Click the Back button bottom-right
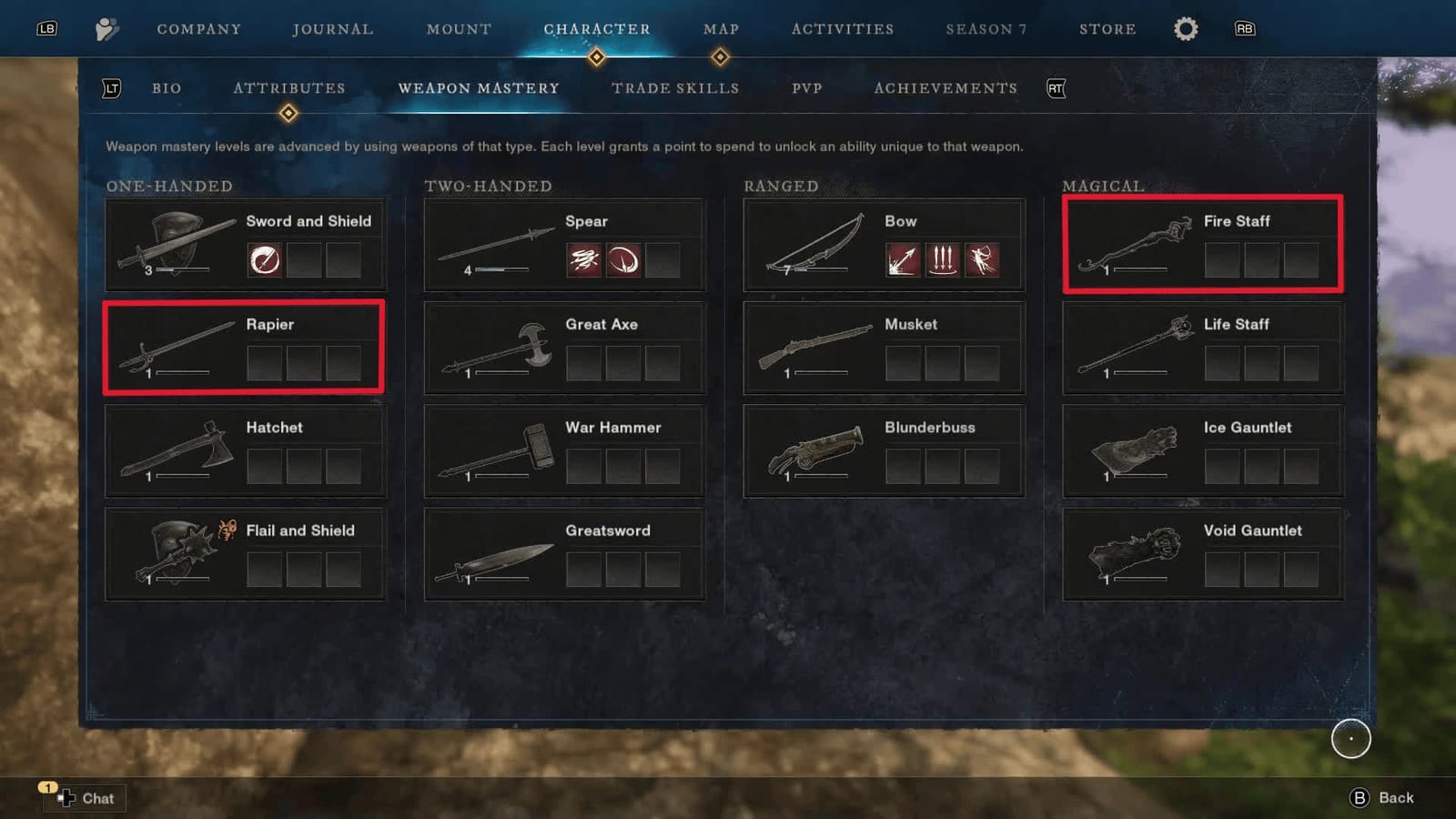Screen dimensions: 1456x819 (1380, 797)
